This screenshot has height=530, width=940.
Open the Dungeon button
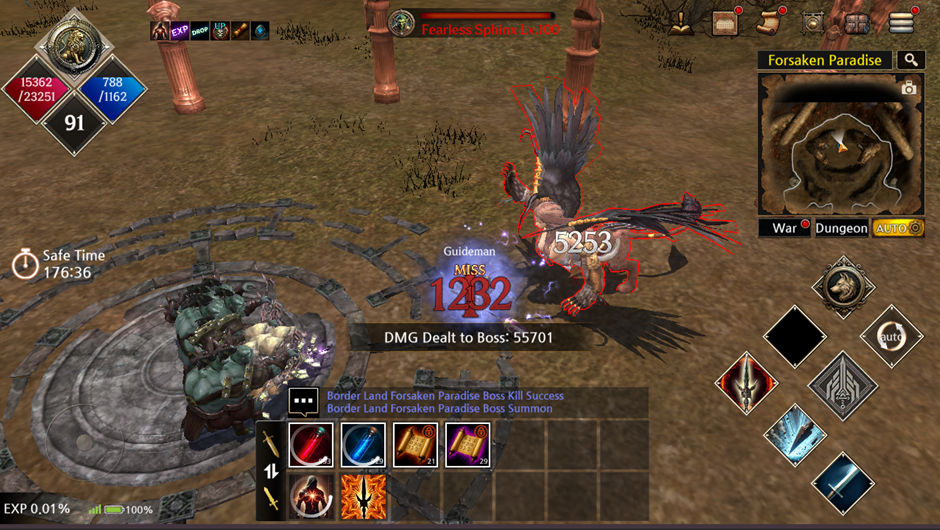tap(841, 228)
